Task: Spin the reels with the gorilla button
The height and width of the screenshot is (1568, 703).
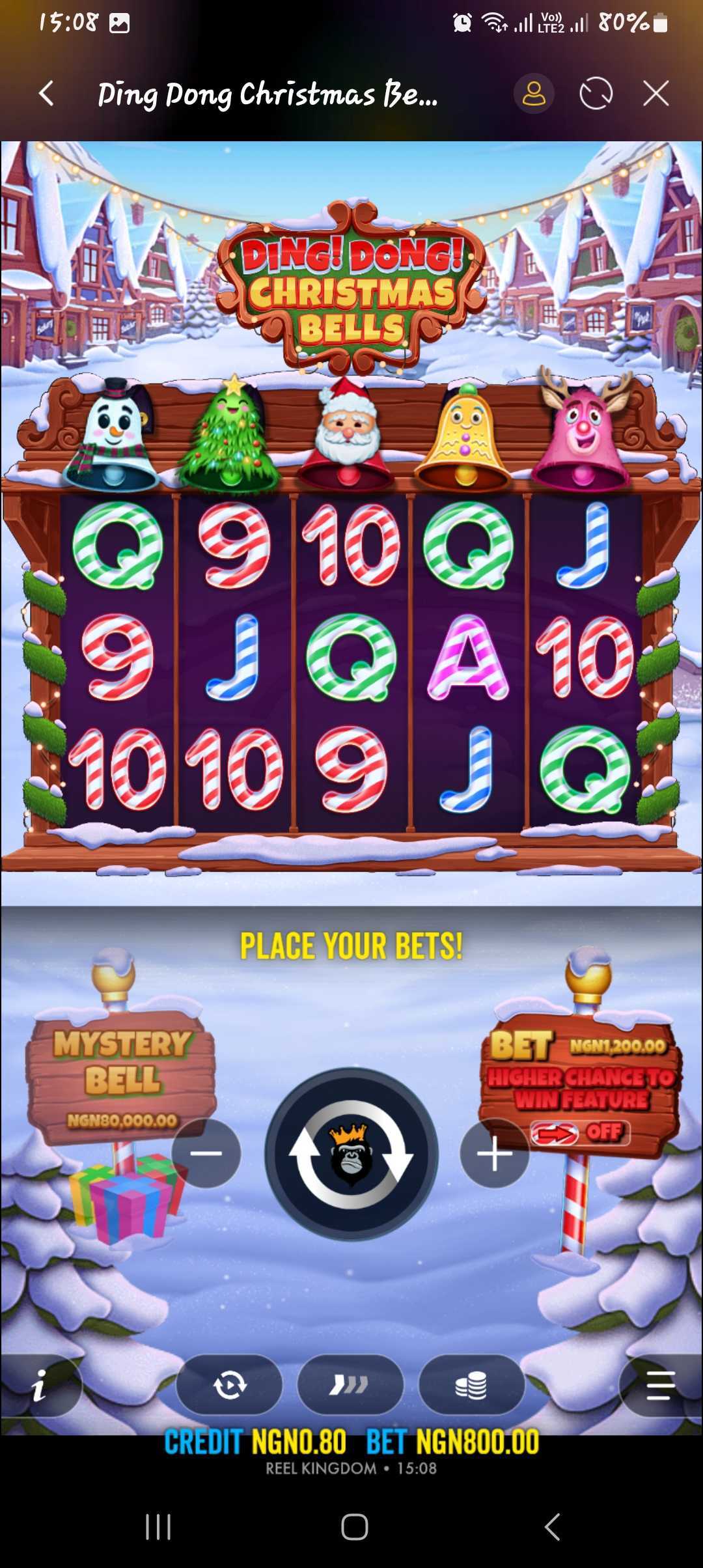Action: pos(351,1154)
